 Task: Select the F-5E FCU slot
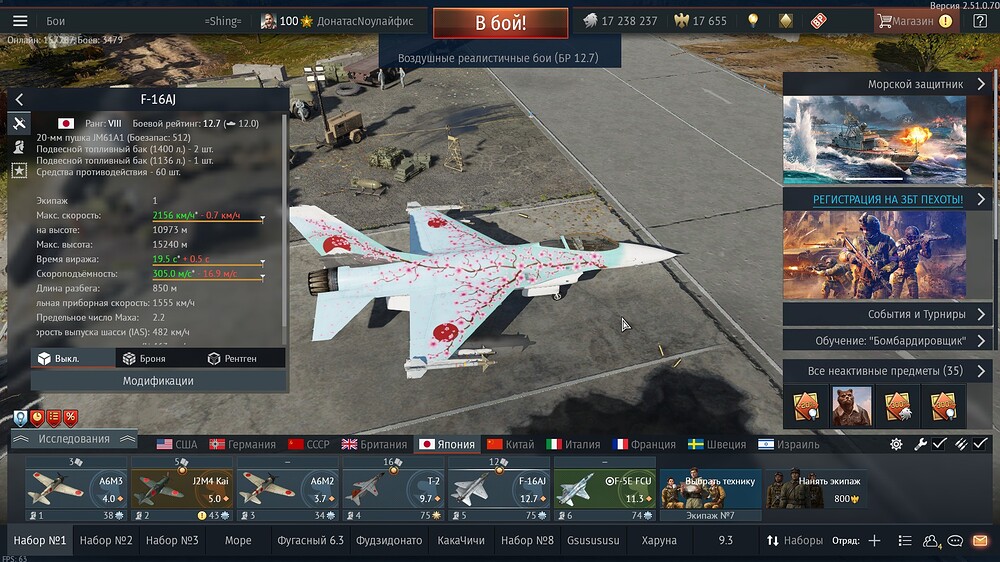click(604, 490)
